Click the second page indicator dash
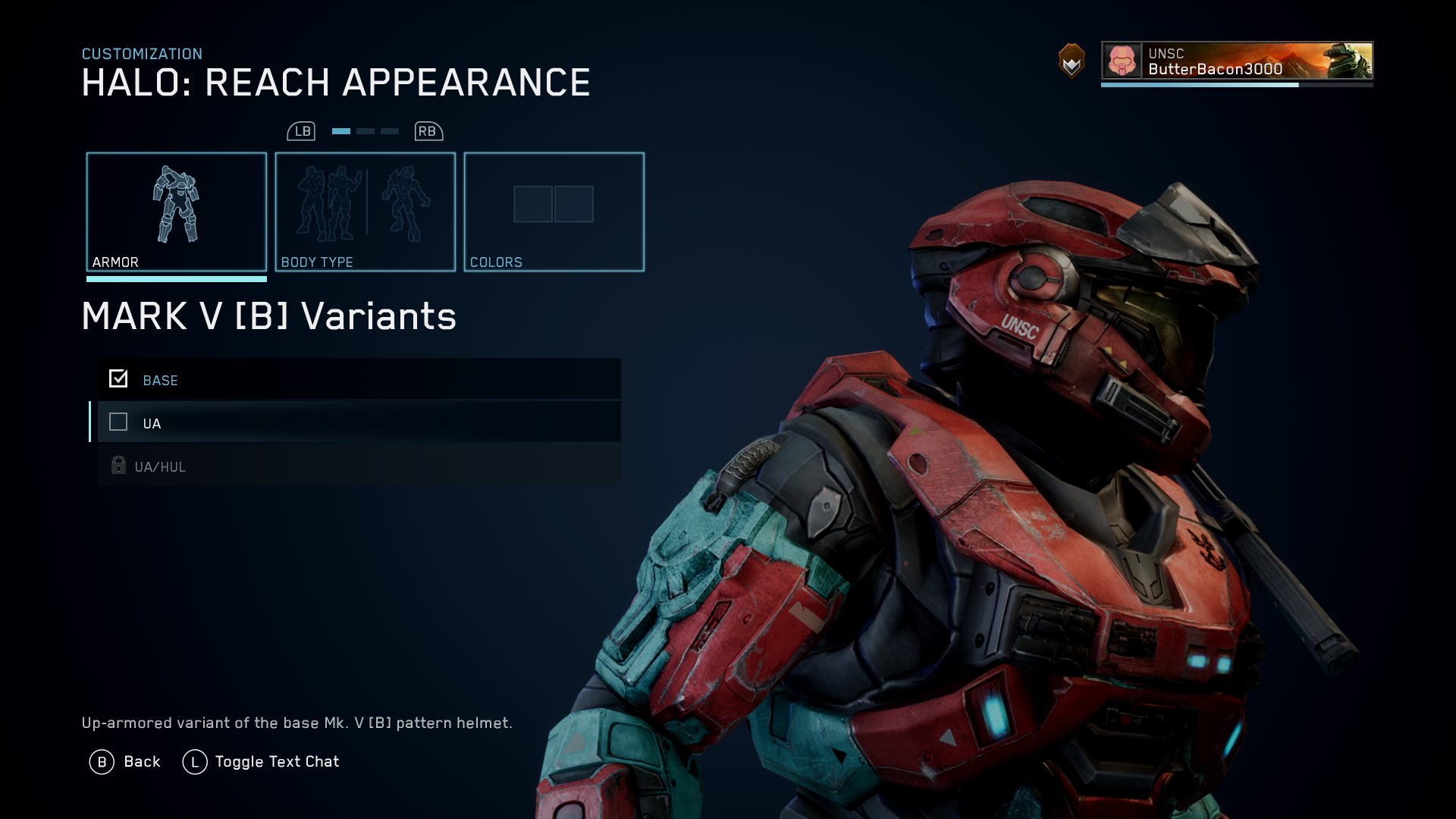The image size is (1456, 819). [365, 130]
